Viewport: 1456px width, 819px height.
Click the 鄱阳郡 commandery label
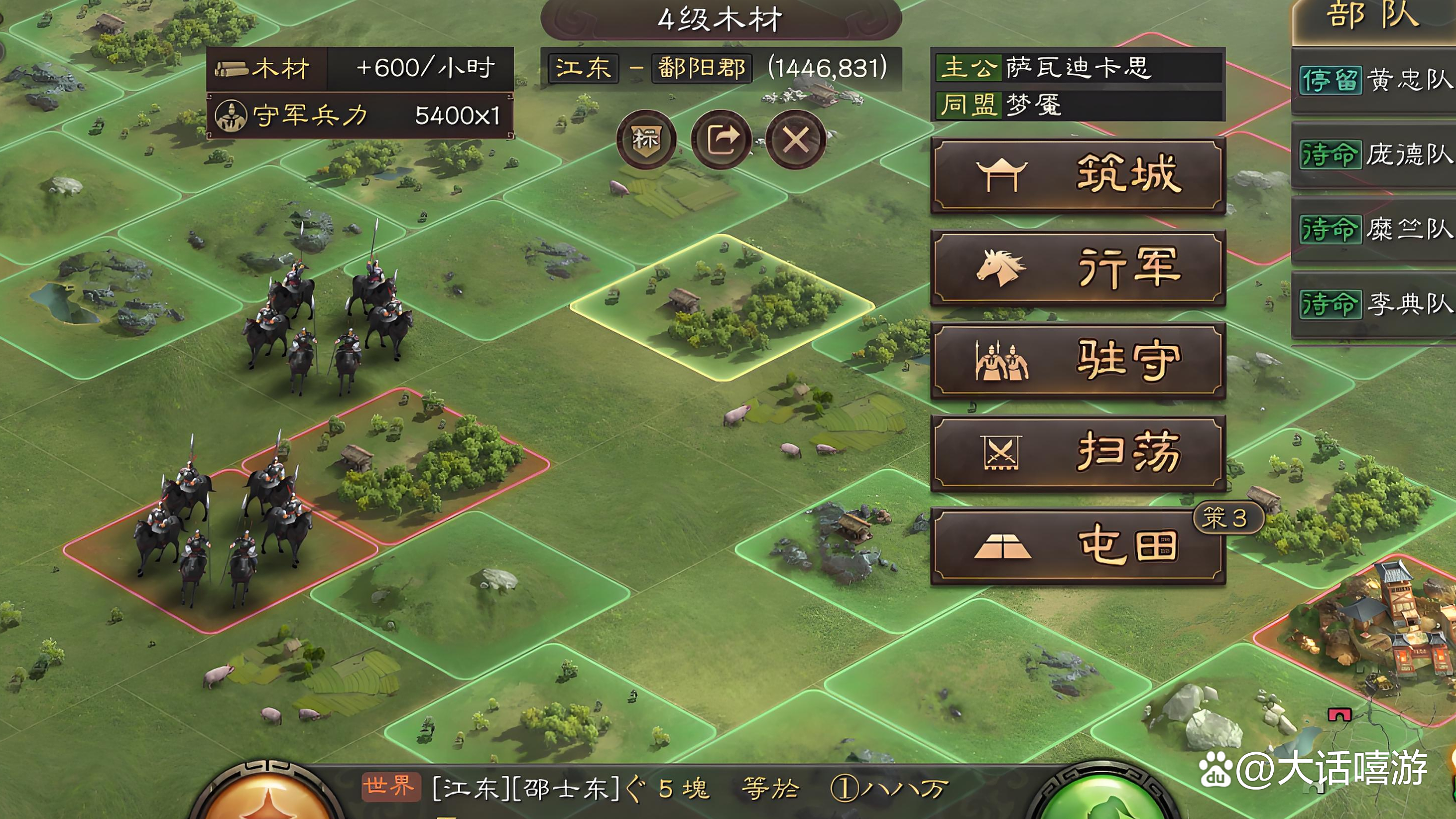tap(702, 68)
